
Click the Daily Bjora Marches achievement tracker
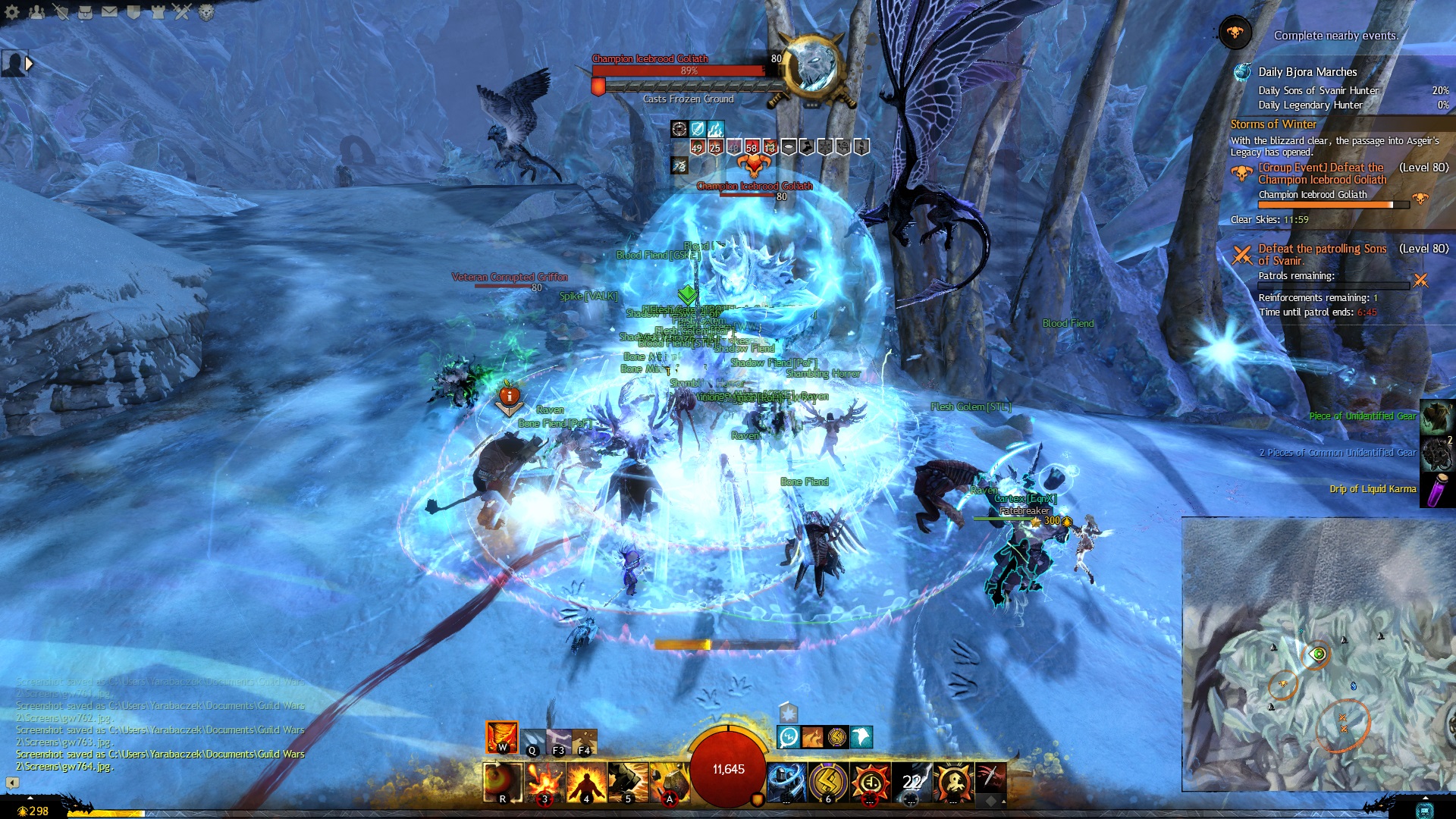pyautogui.click(x=1307, y=72)
